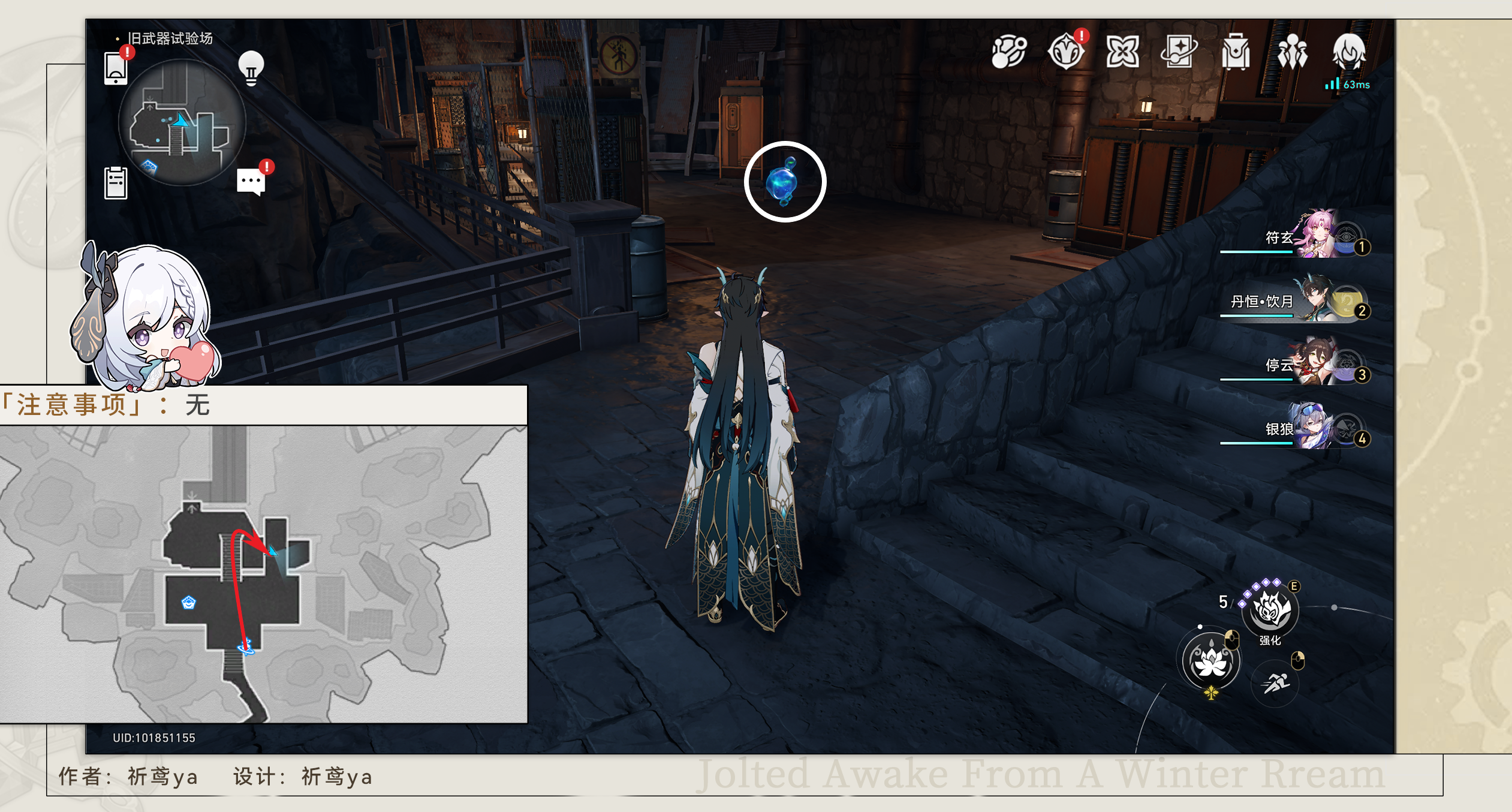Open the planet-shaped guide icon
This screenshot has height=812, width=1512.
click(1009, 52)
